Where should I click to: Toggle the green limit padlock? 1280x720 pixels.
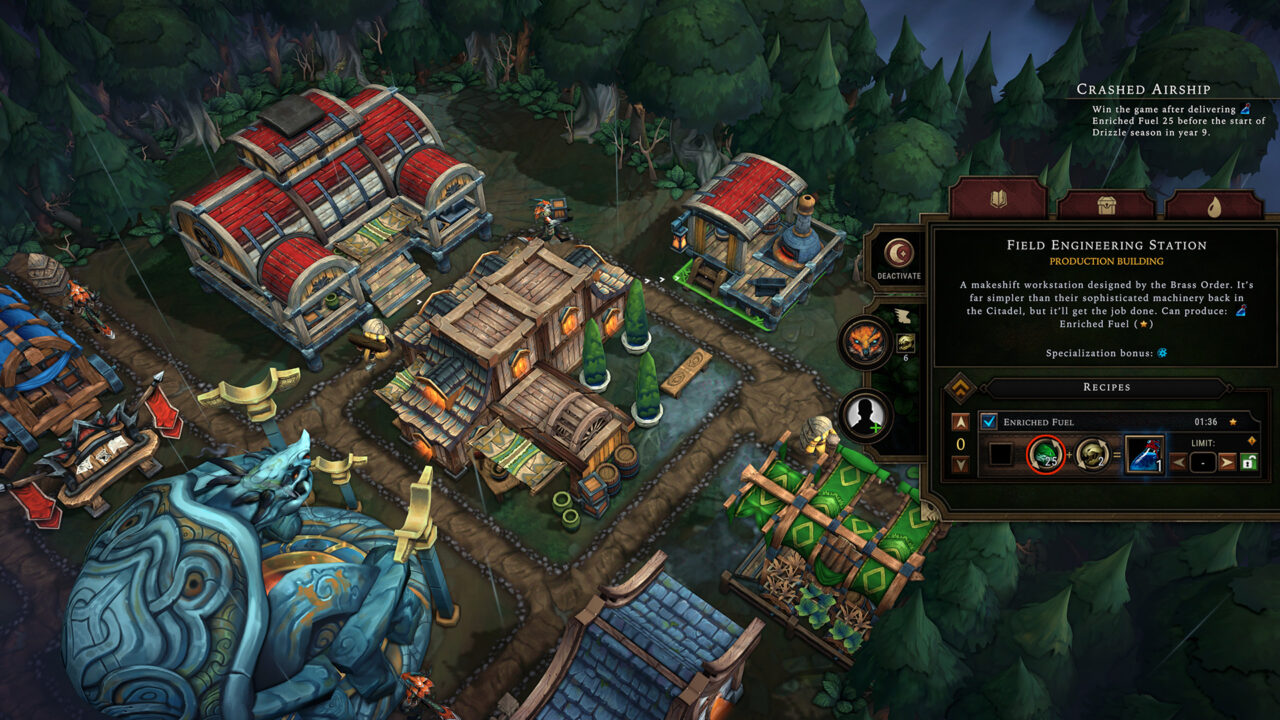tap(1247, 462)
